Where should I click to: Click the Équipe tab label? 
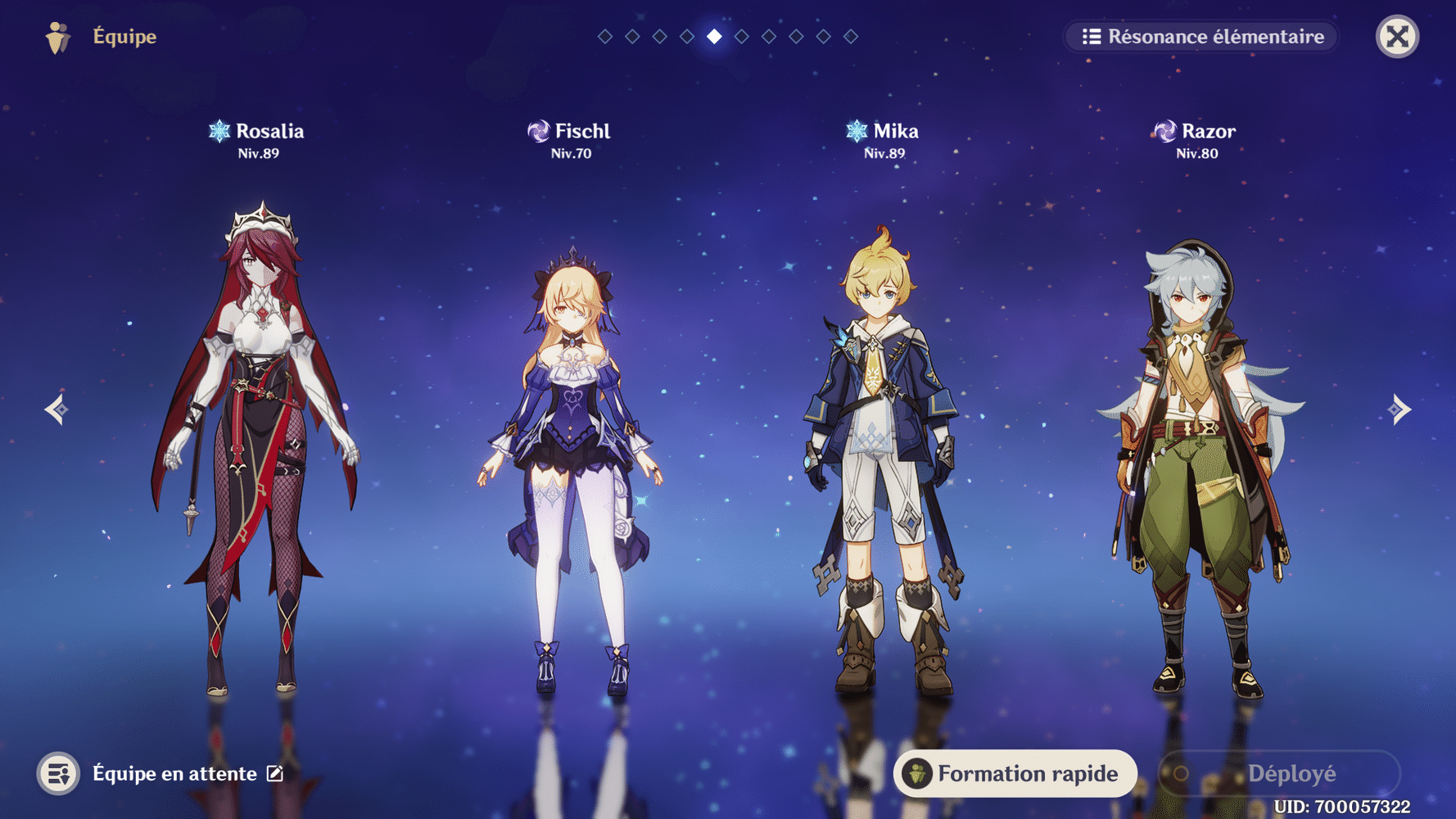coord(124,36)
